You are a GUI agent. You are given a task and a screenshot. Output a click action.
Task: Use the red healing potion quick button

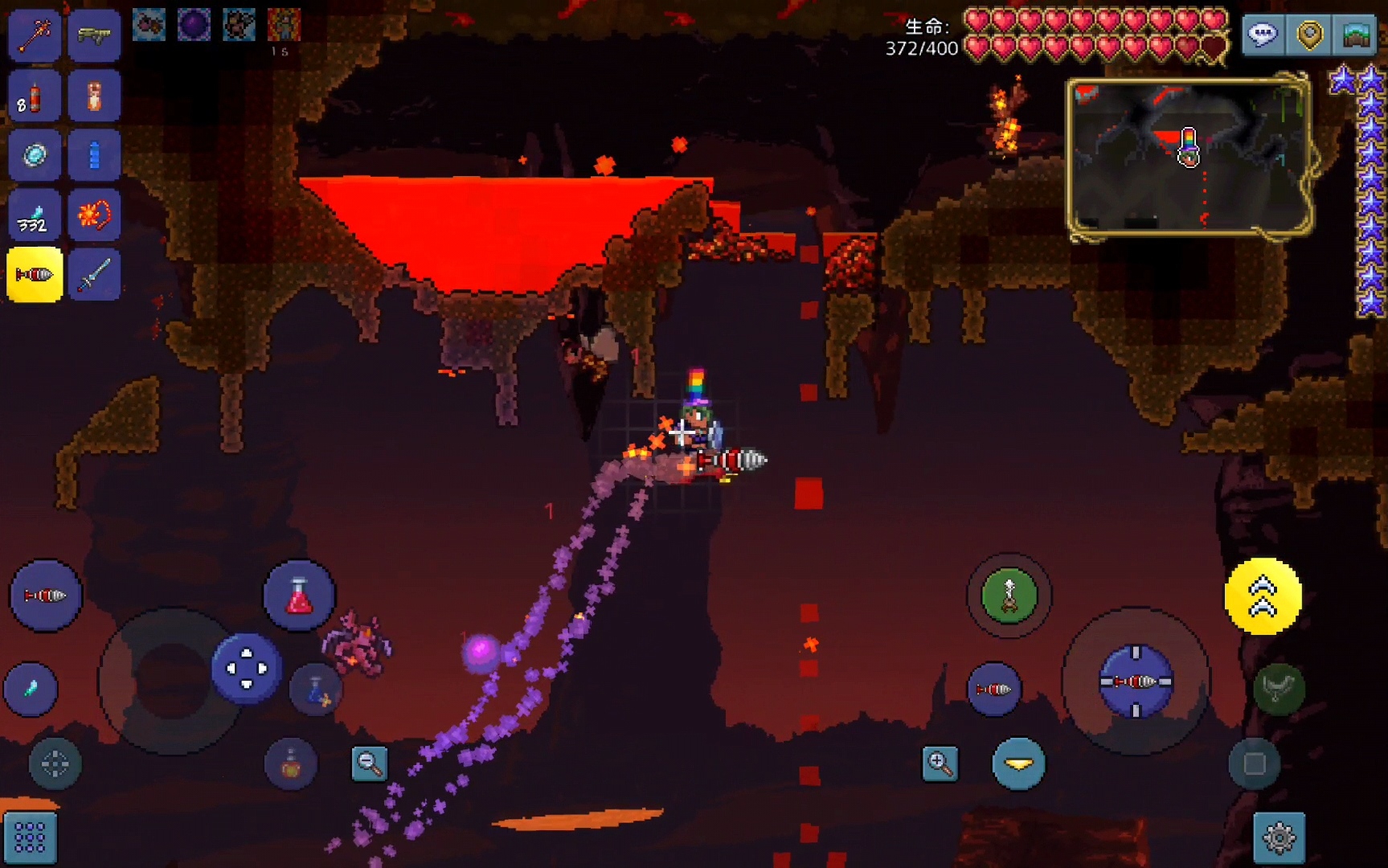click(299, 596)
